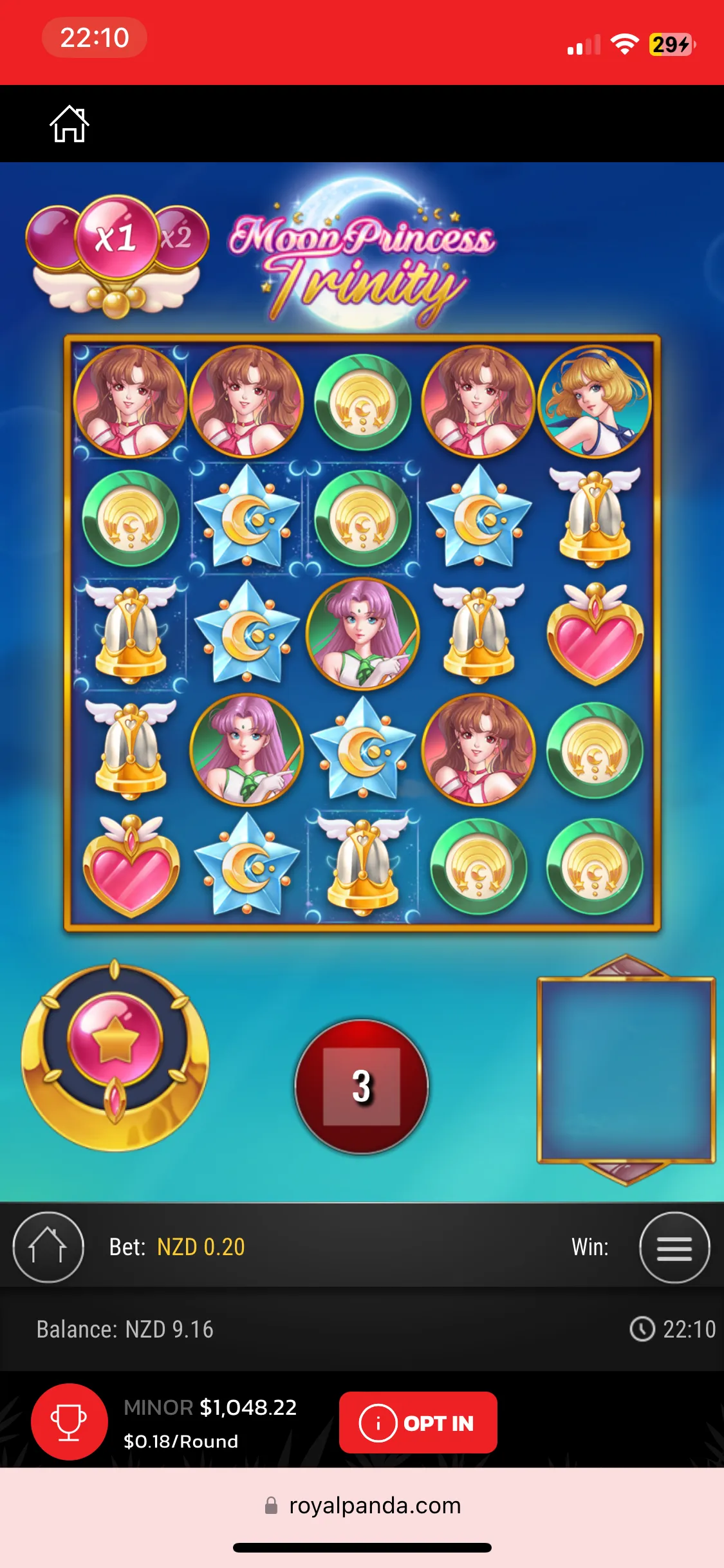Show the x1 multiplier orb
The width and height of the screenshot is (724, 1568).
(116, 238)
